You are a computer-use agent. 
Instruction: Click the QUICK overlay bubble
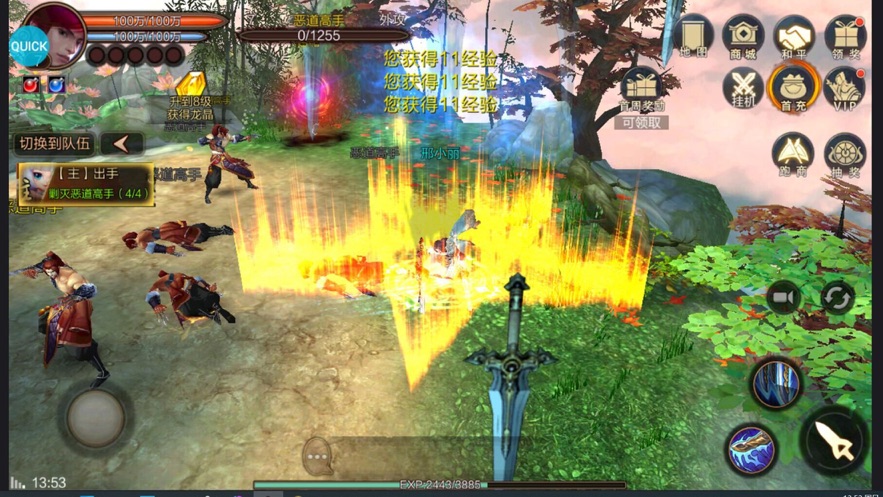(29, 45)
